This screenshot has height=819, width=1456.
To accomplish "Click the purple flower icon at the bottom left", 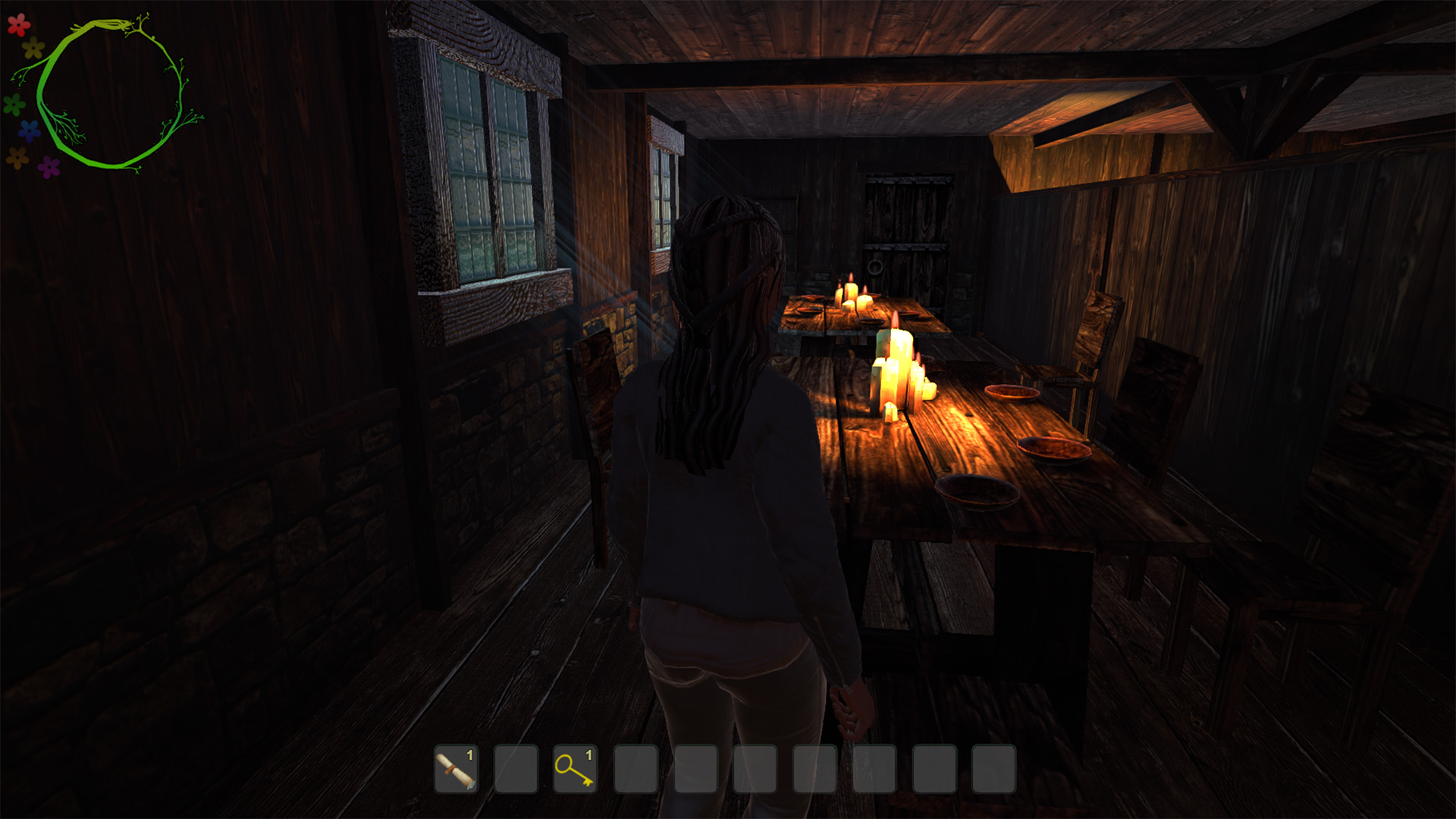I will pyautogui.click(x=49, y=168).
